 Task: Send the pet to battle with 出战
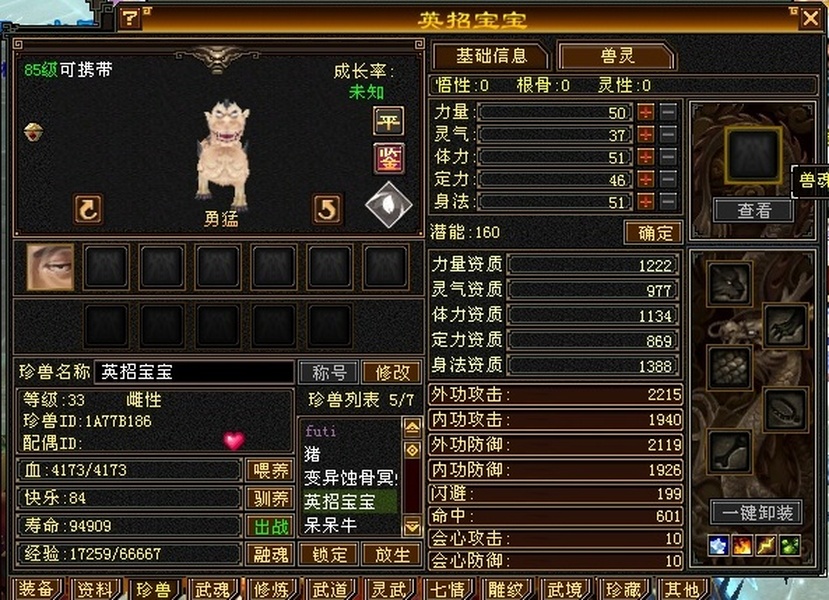click(269, 526)
